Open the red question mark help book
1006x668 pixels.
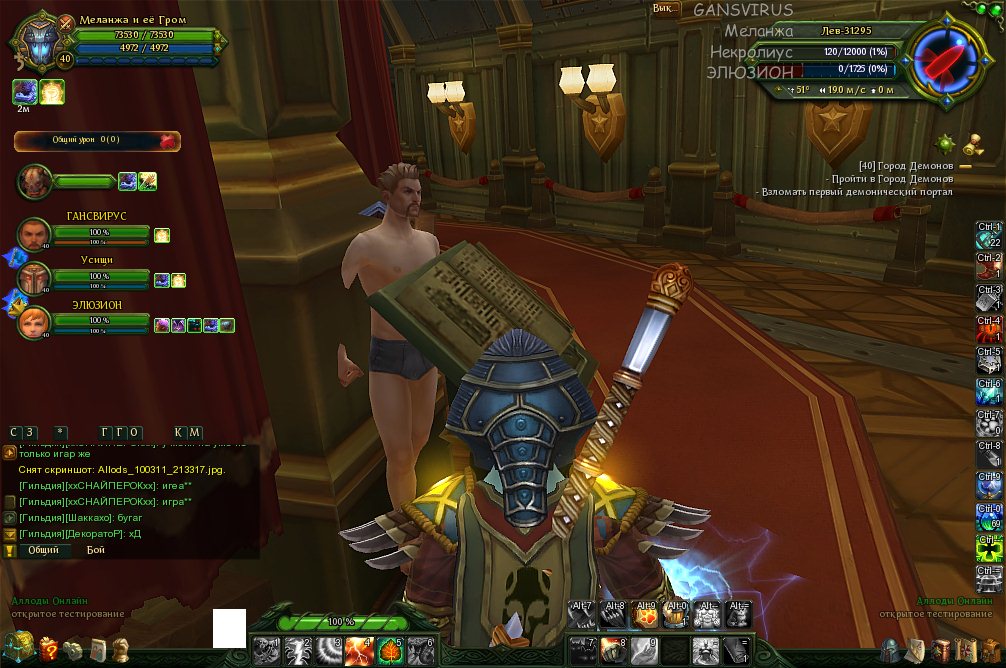click(48, 650)
